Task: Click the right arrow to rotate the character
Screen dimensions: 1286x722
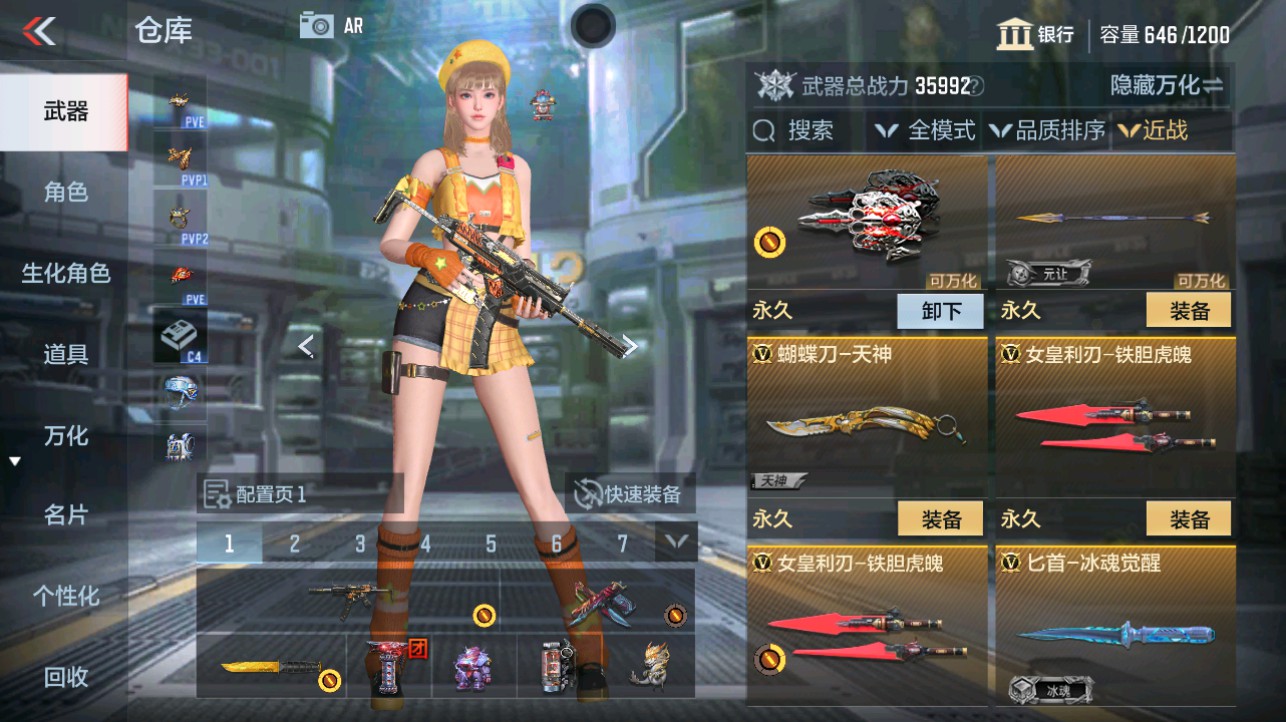Action: 630,346
